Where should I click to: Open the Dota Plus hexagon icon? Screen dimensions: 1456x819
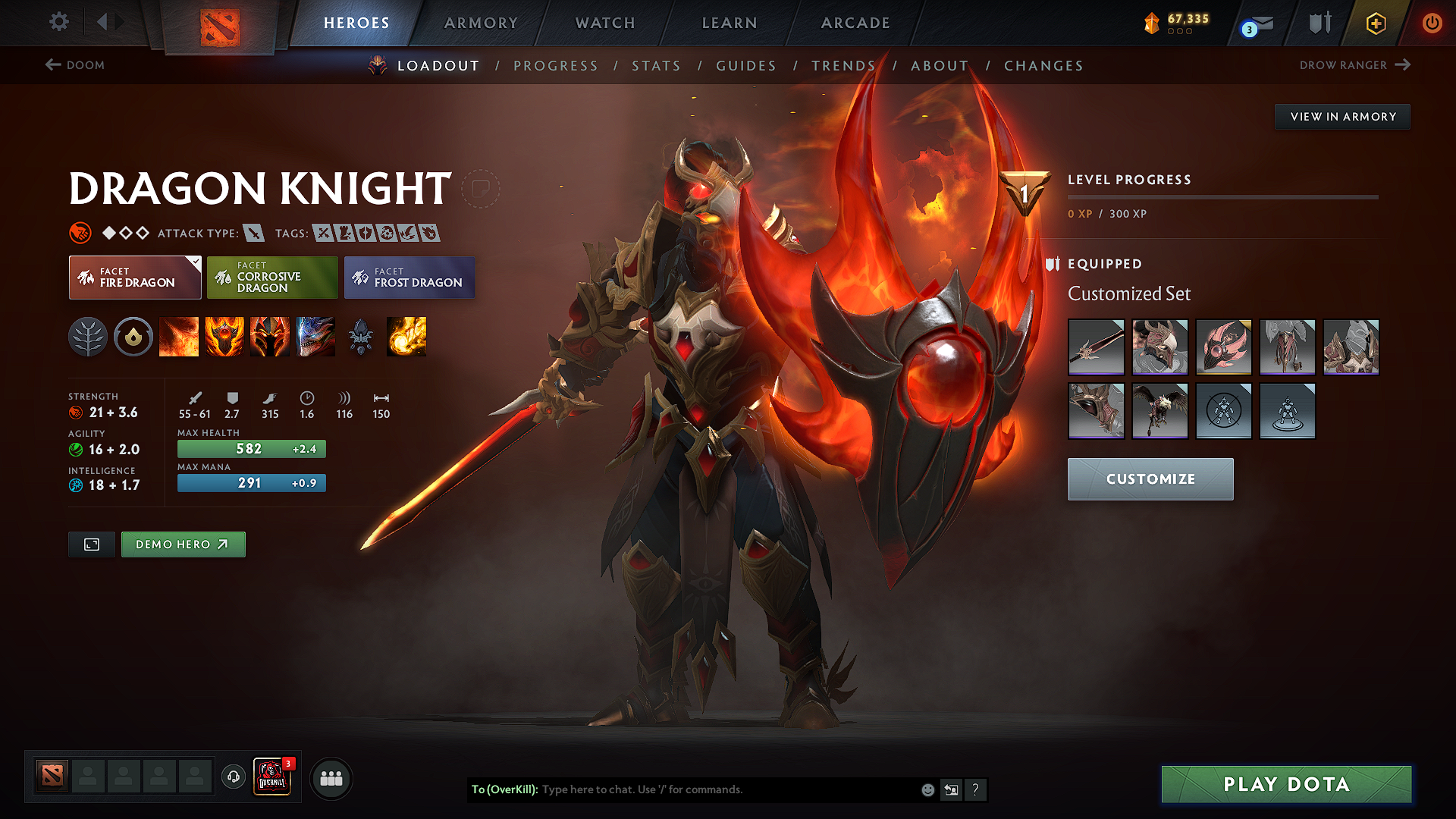[x=1375, y=23]
